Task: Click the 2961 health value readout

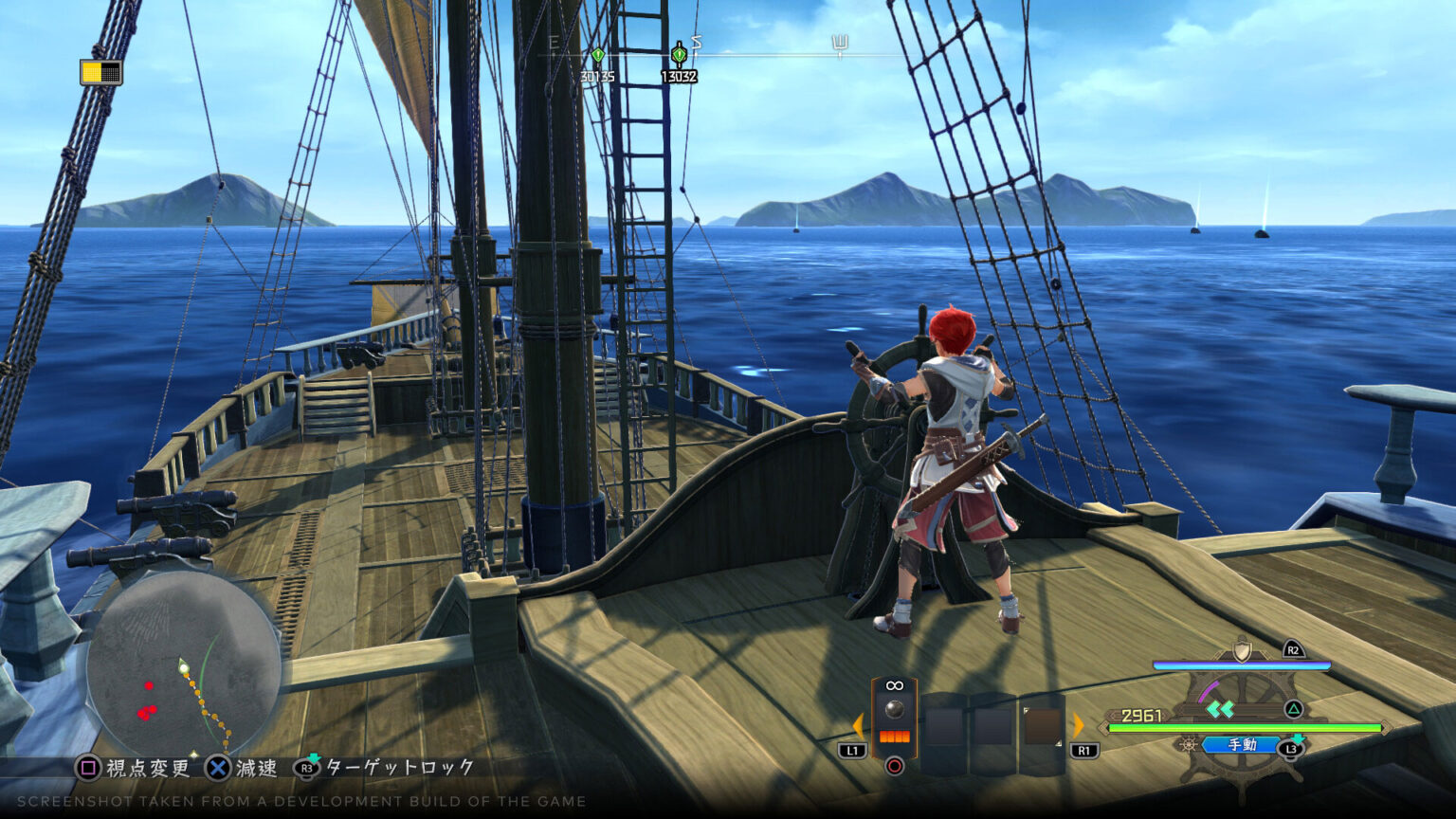Action: (x=1139, y=714)
